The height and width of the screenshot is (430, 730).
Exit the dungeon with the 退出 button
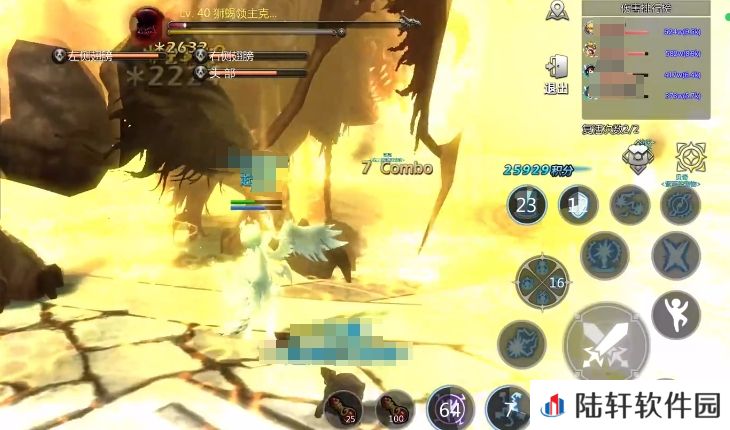pyautogui.click(x=557, y=75)
